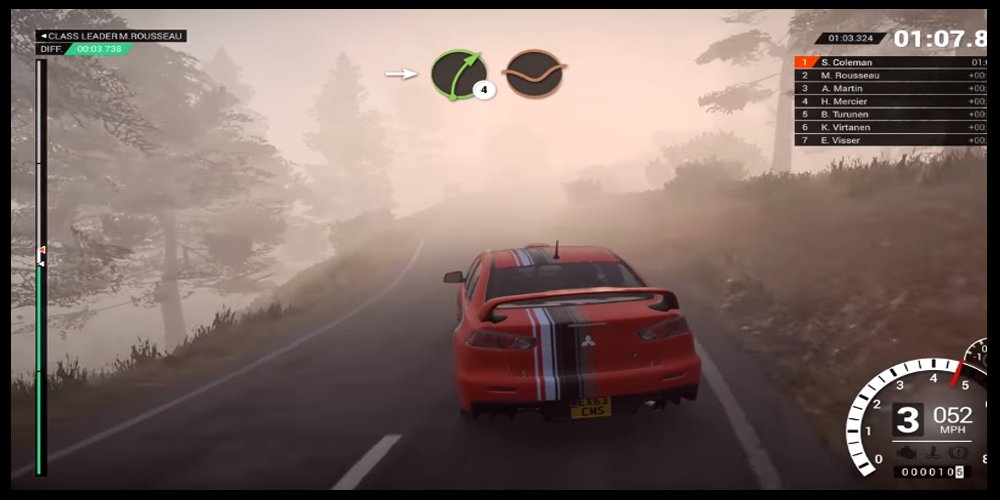The height and width of the screenshot is (500, 1000).
Task: Select M. Rousseau in the standings list
Action: coord(890,75)
